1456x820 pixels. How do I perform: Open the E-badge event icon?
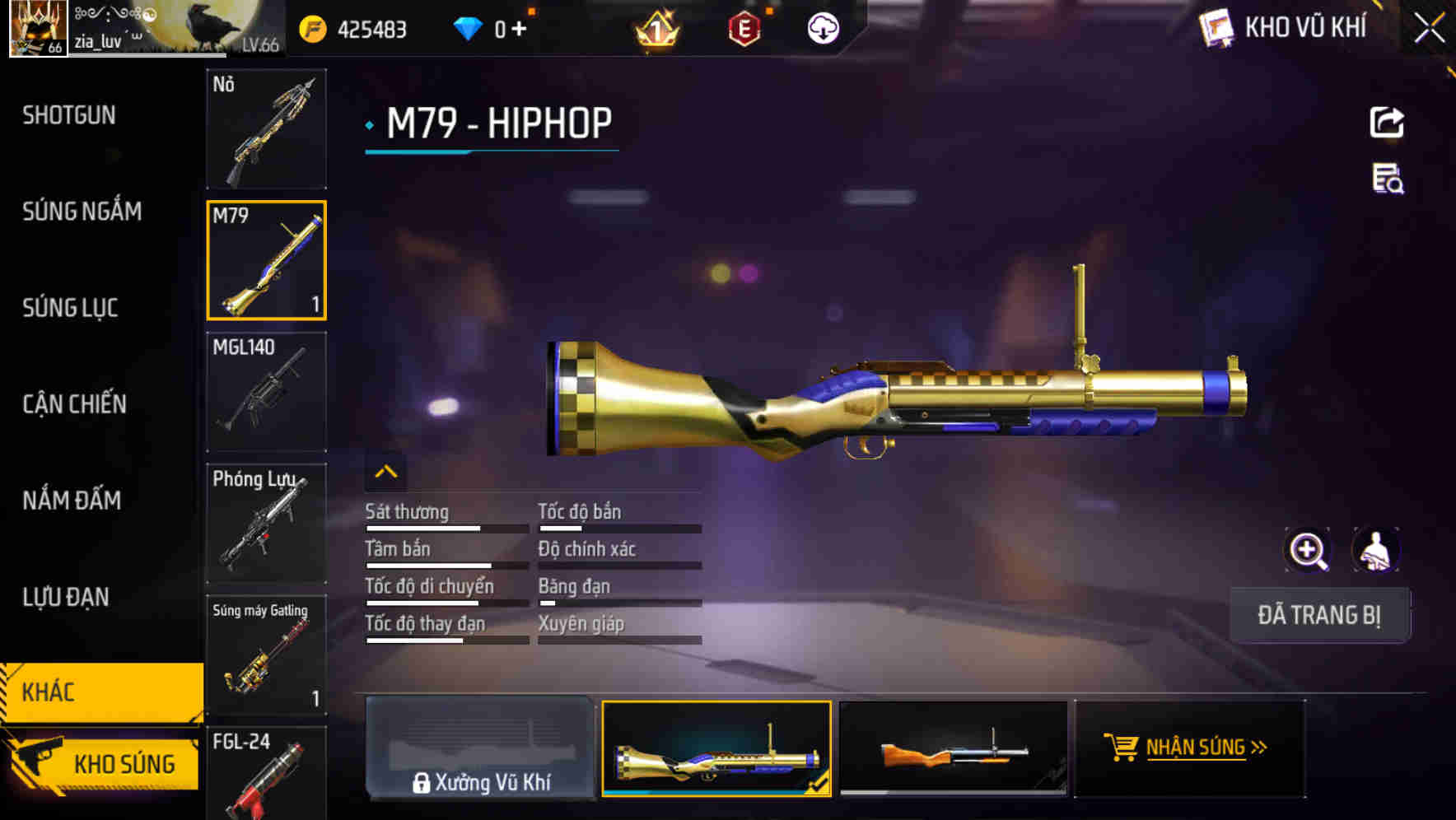(x=745, y=27)
